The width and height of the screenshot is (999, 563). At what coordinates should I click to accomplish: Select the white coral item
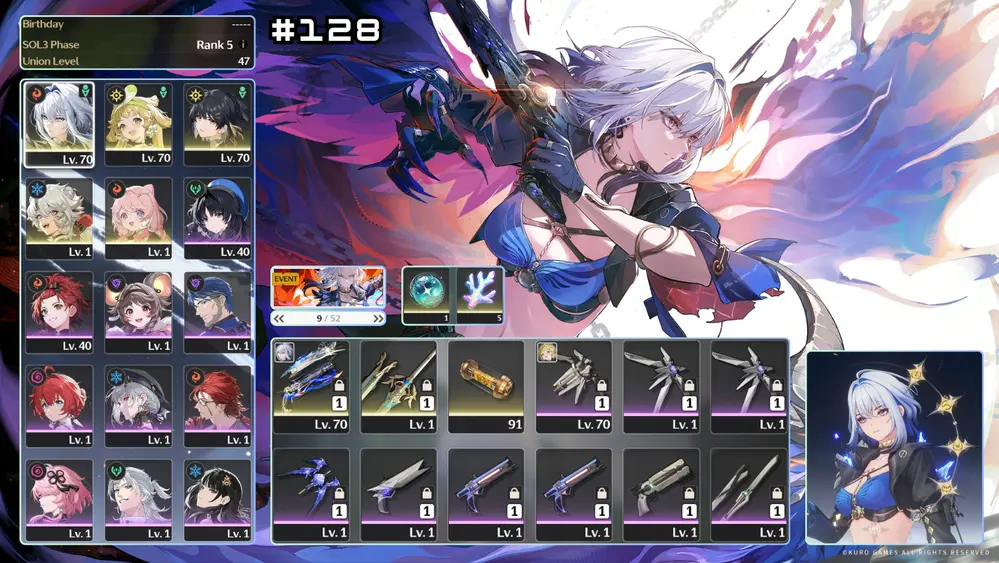[x=478, y=294]
